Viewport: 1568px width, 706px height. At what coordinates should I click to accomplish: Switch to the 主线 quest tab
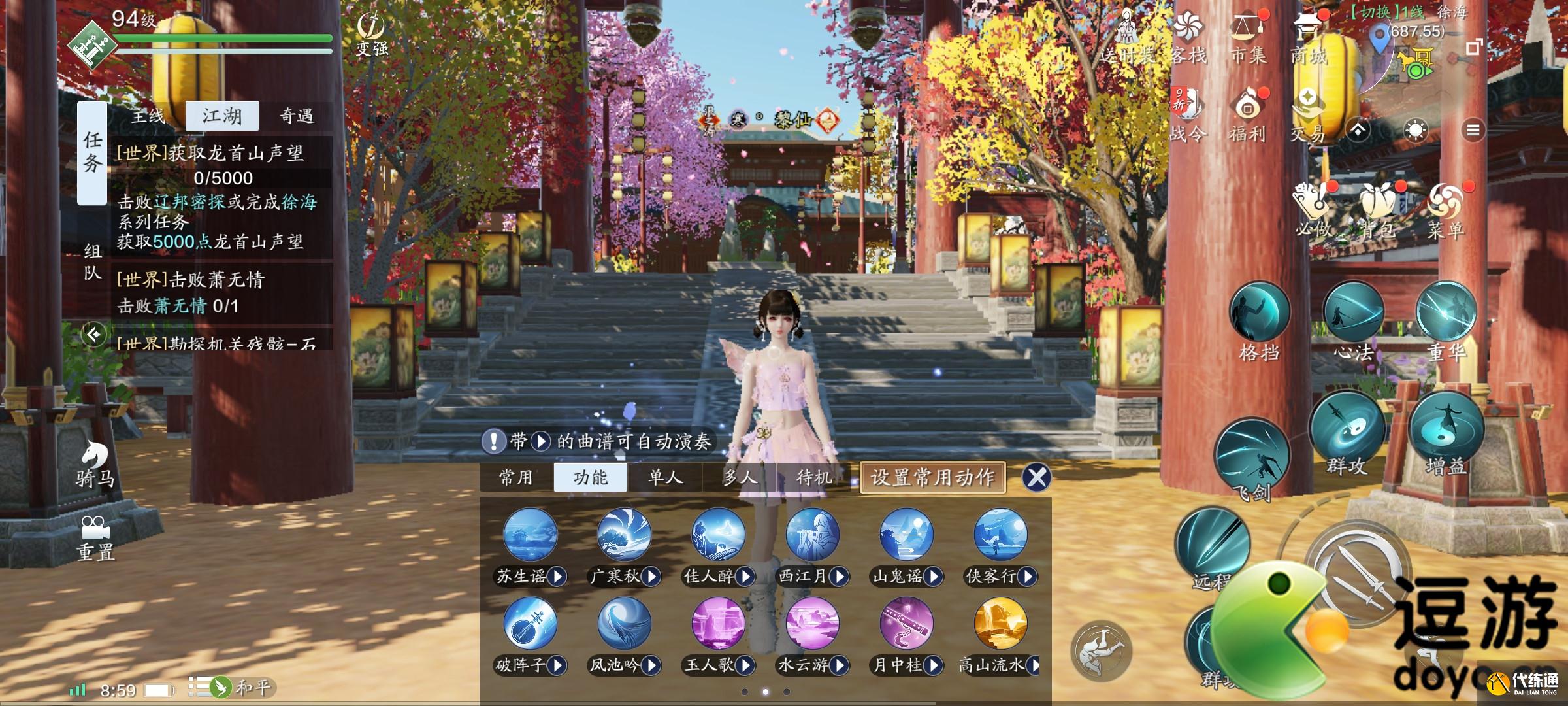pos(148,116)
